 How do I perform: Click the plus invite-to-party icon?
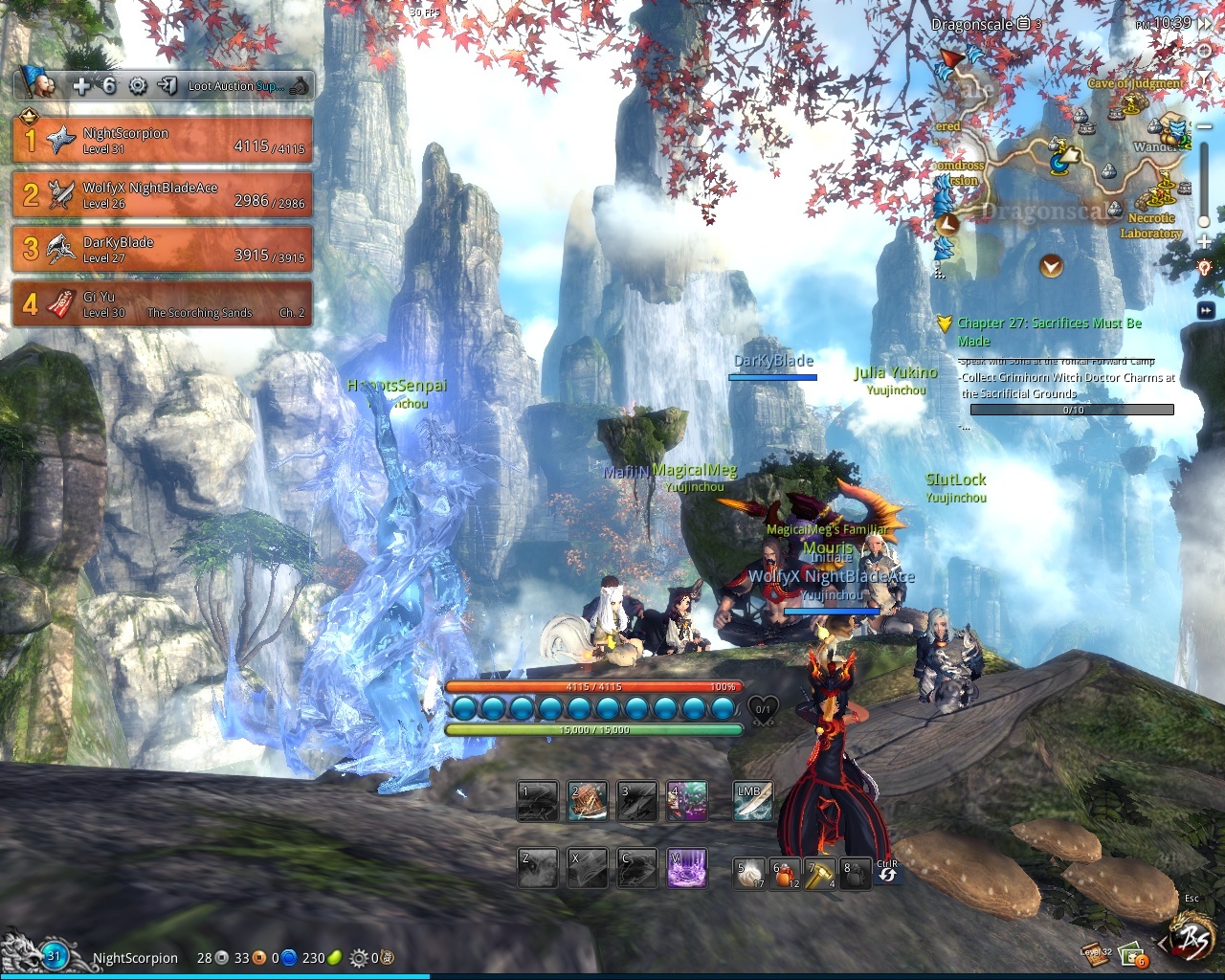(x=81, y=86)
